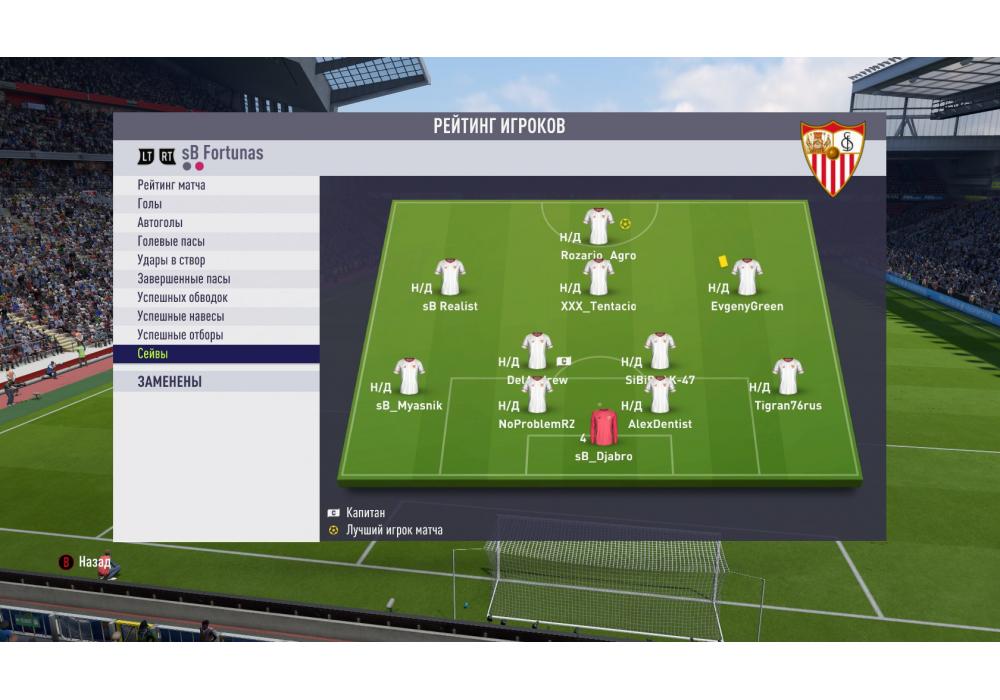Pick Tigran76rus on the formation
This screenshot has width=1000, height=700.
pos(788,377)
